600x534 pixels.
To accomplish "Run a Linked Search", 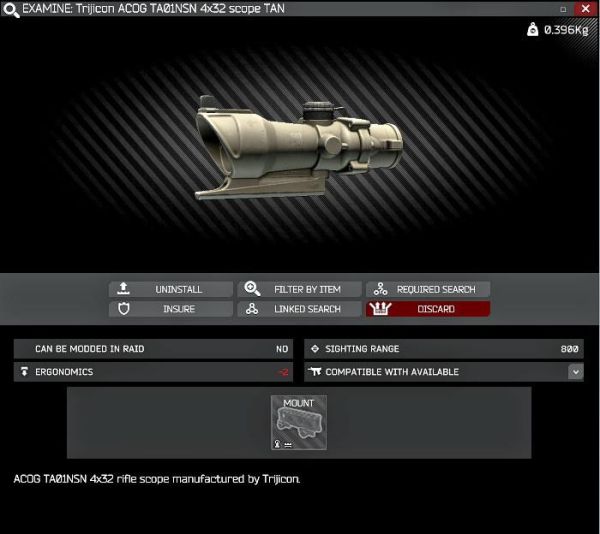I will [299, 309].
